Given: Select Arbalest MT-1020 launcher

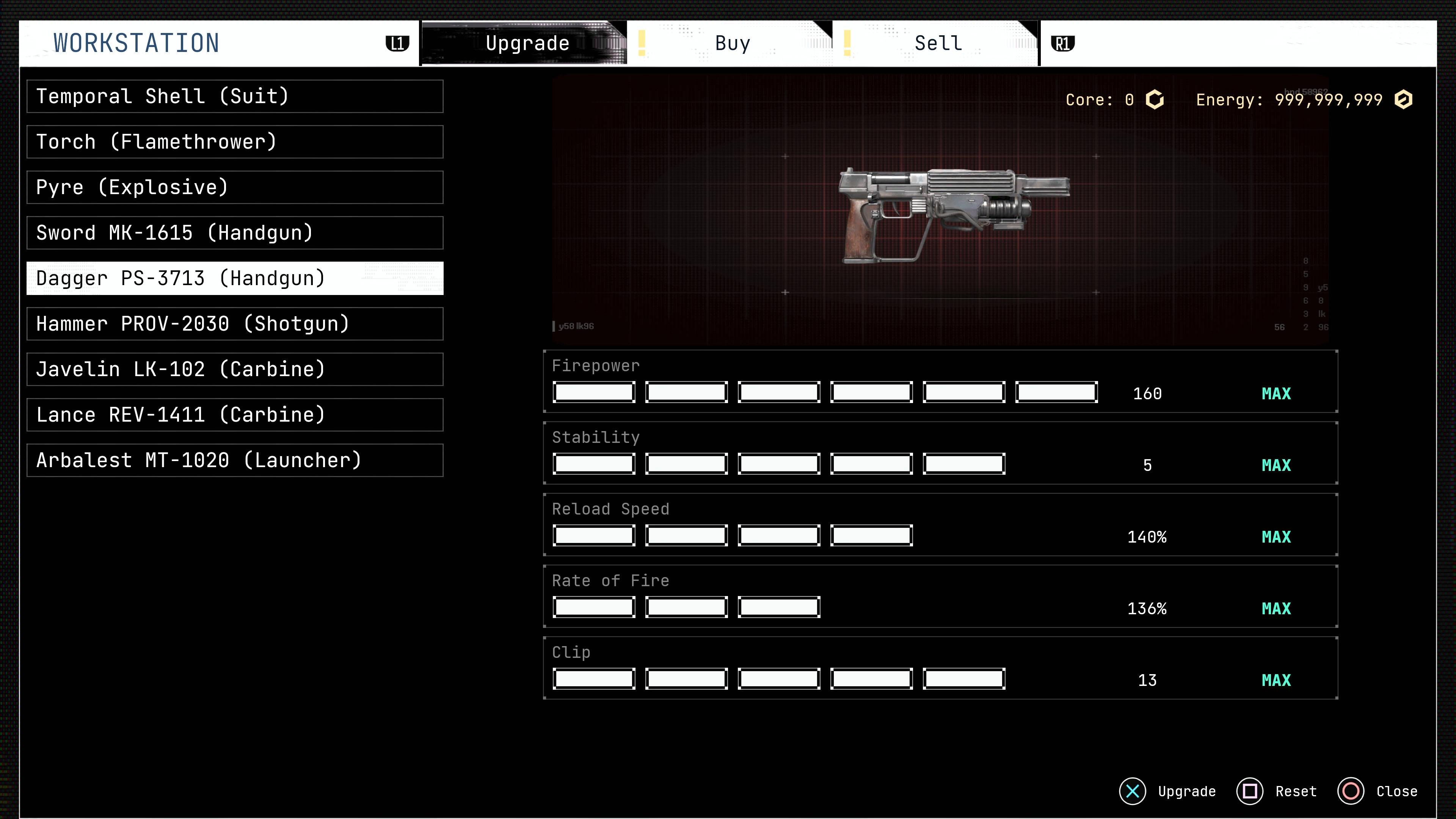Looking at the screenshot, I should [x=235, y=461].
